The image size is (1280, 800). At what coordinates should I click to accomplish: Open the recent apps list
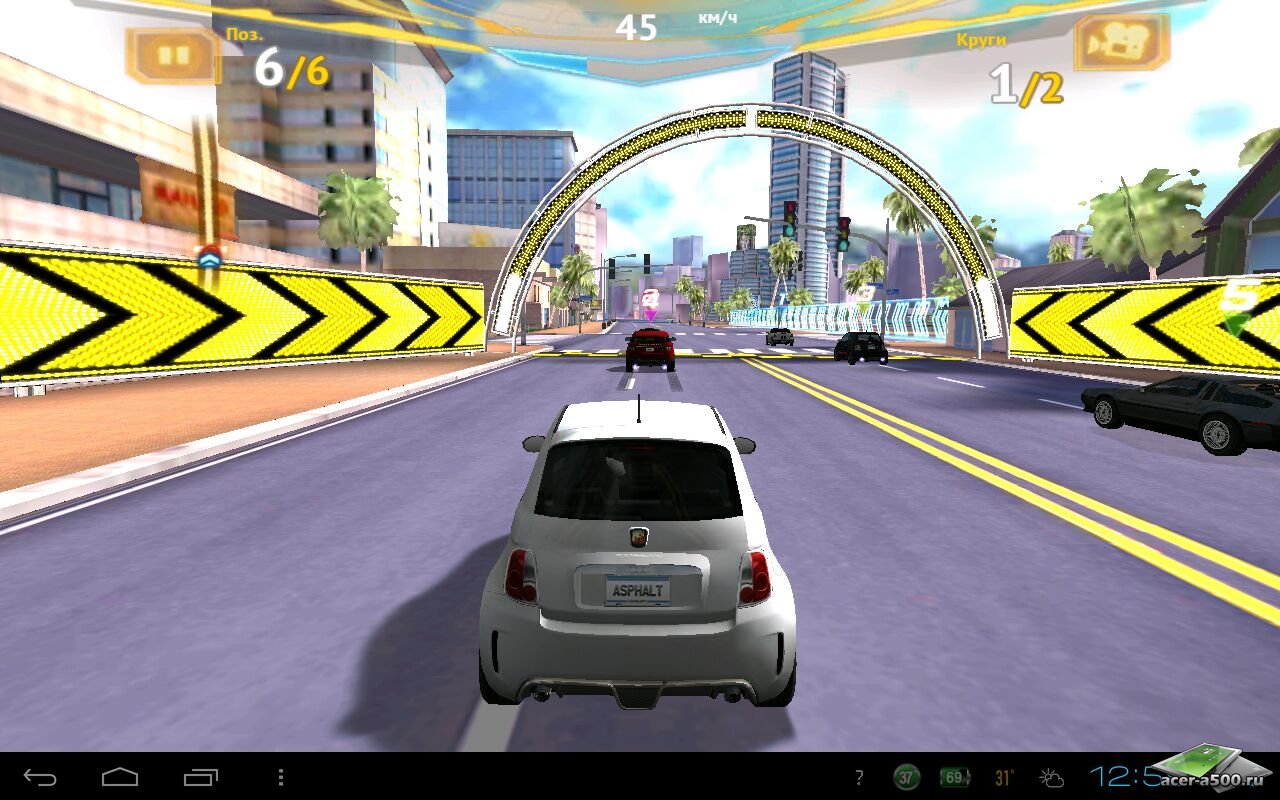[200, 777]
